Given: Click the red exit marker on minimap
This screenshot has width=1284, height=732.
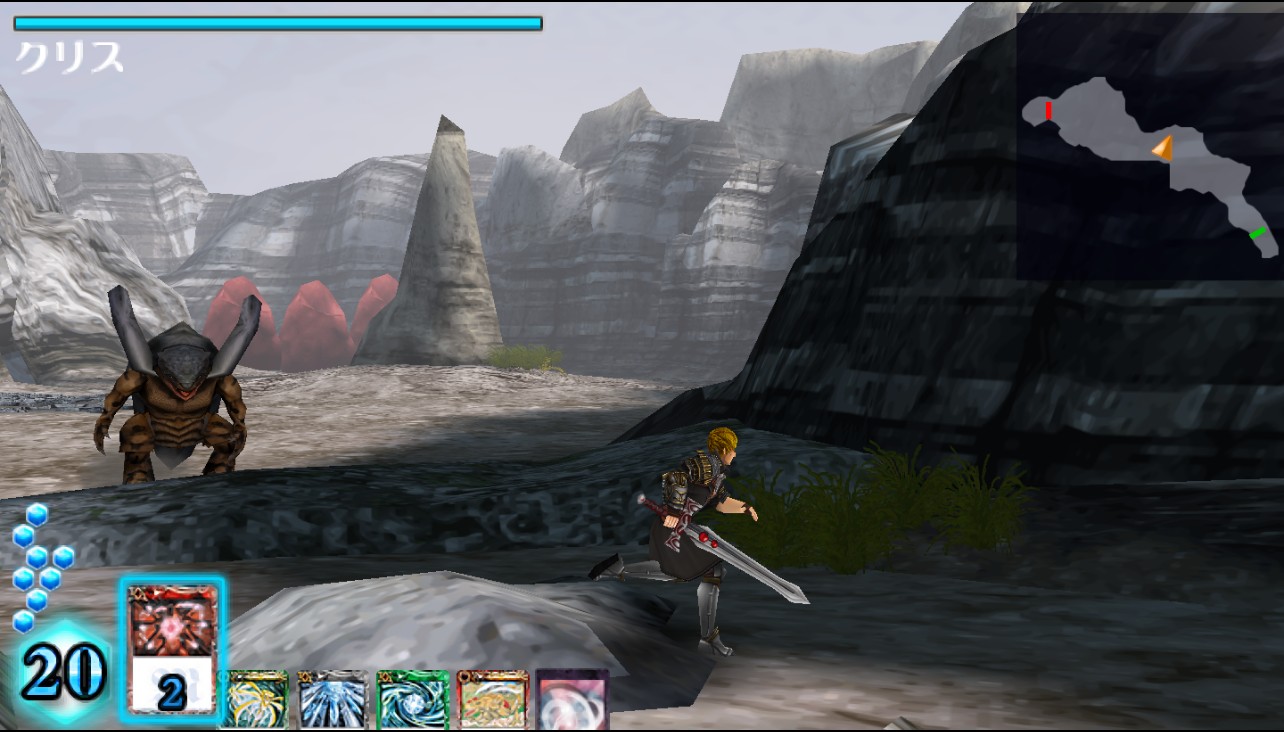Looking at the screenshot, I should click(x=1048, y=110).
